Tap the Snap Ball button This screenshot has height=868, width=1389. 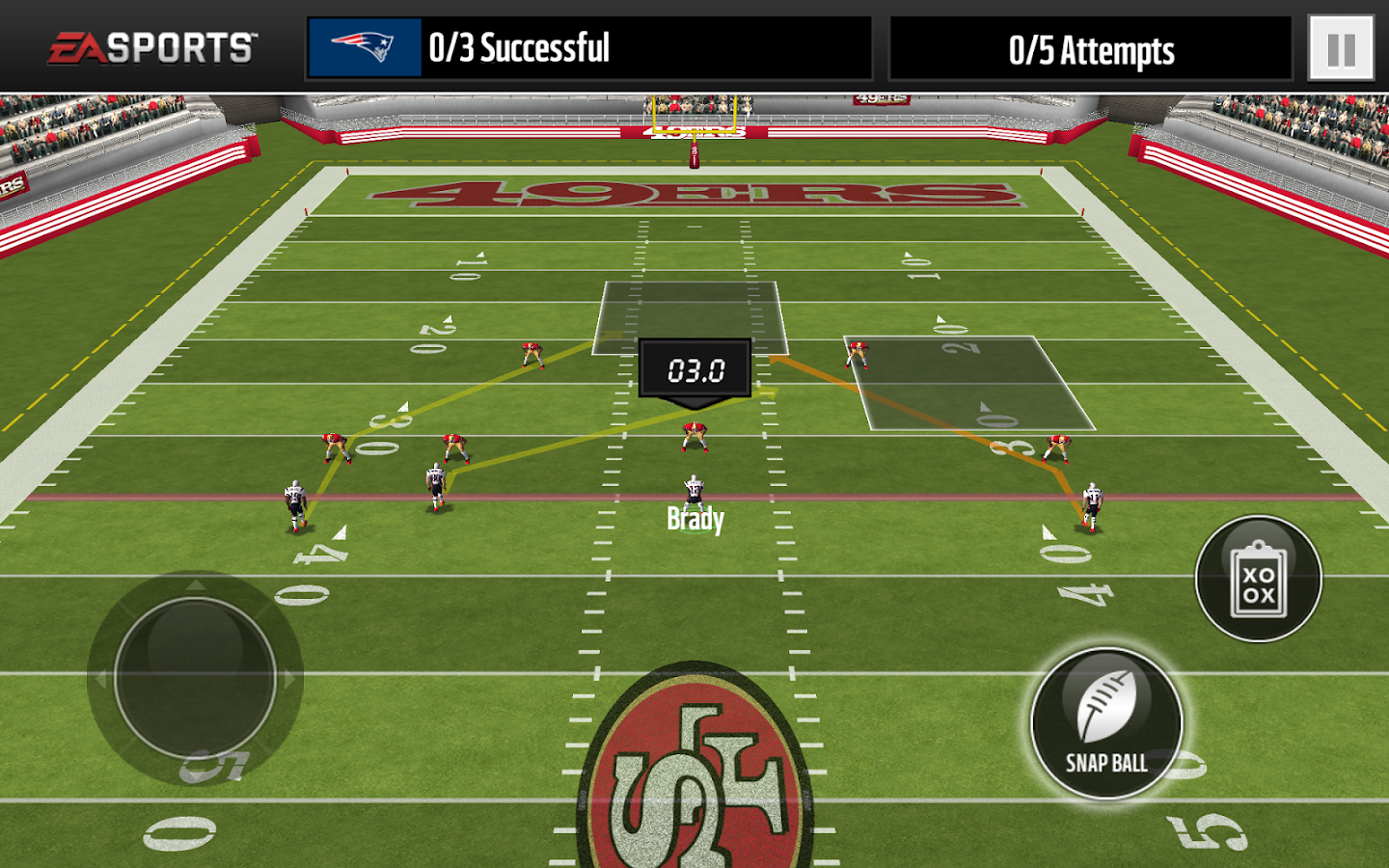[x=1106, y=723]
